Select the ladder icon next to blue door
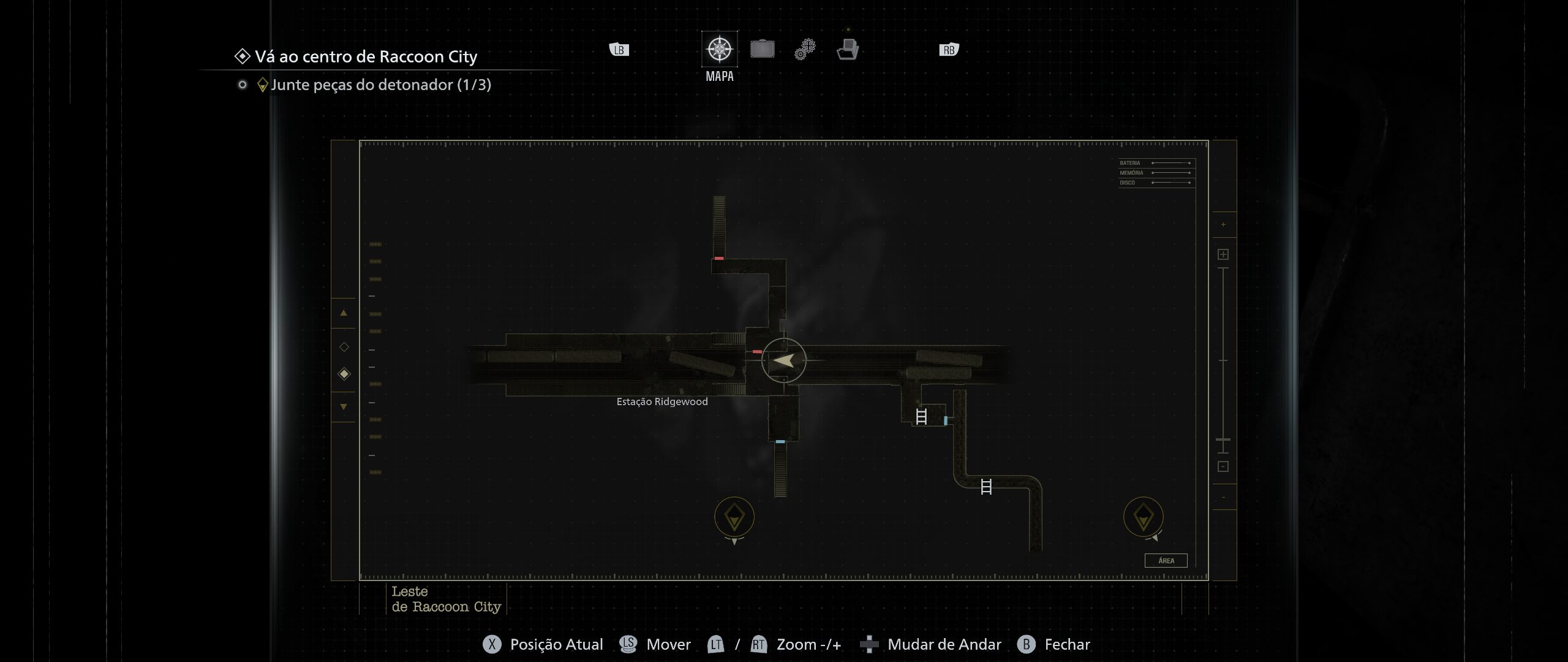The width and height of the screenshot is (1568, 662). pos(921,417)
